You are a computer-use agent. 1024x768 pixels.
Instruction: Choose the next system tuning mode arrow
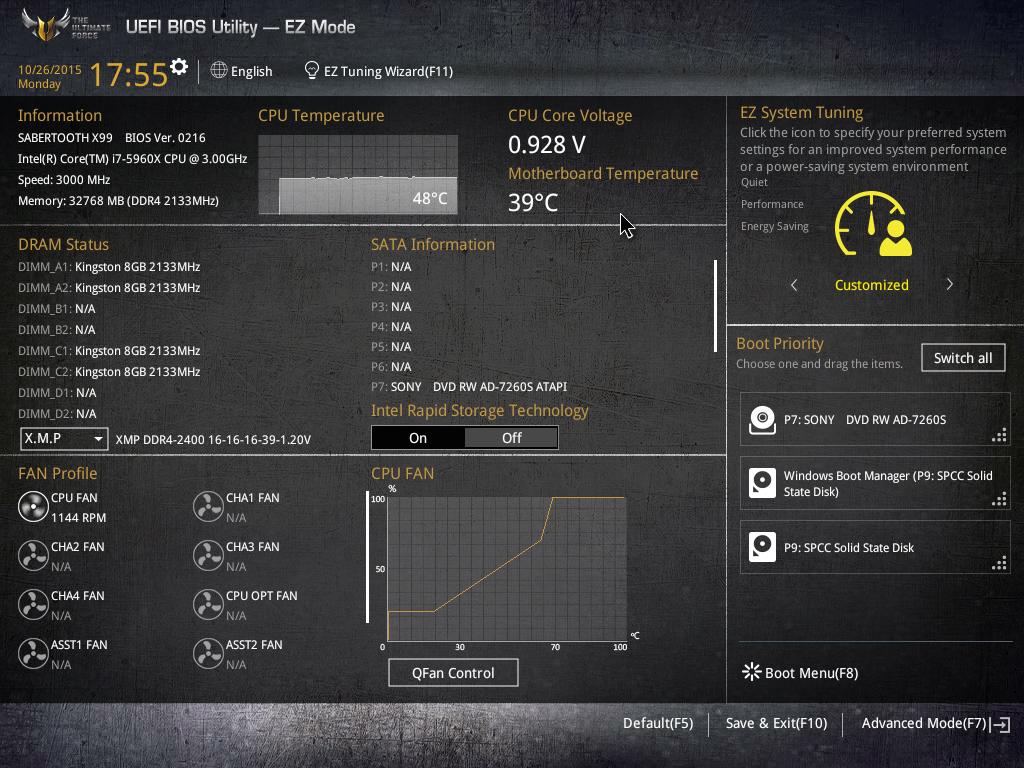point(949,285)
